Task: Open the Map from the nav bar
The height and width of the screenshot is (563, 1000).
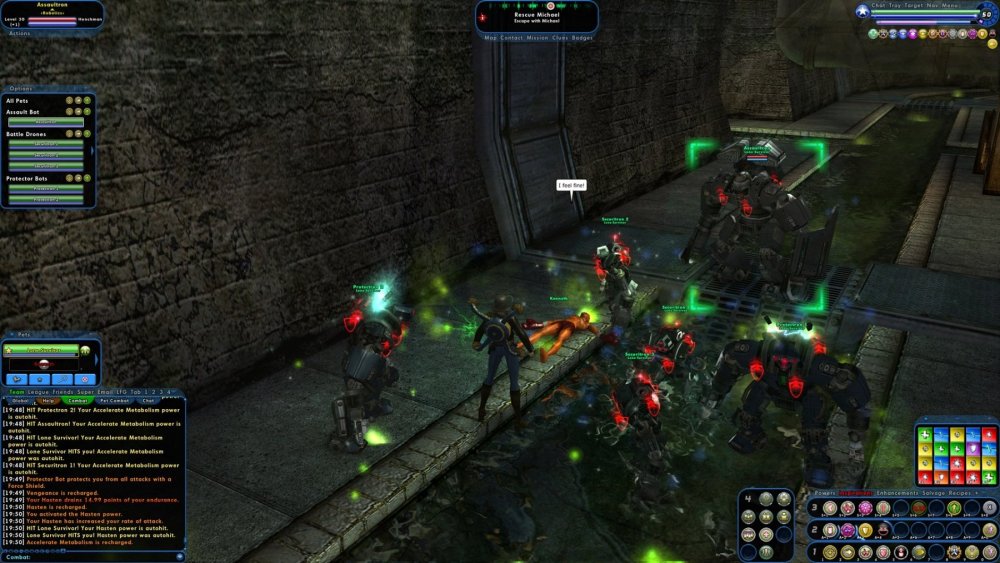Action: pyautogui.click(x=490, y=38)
